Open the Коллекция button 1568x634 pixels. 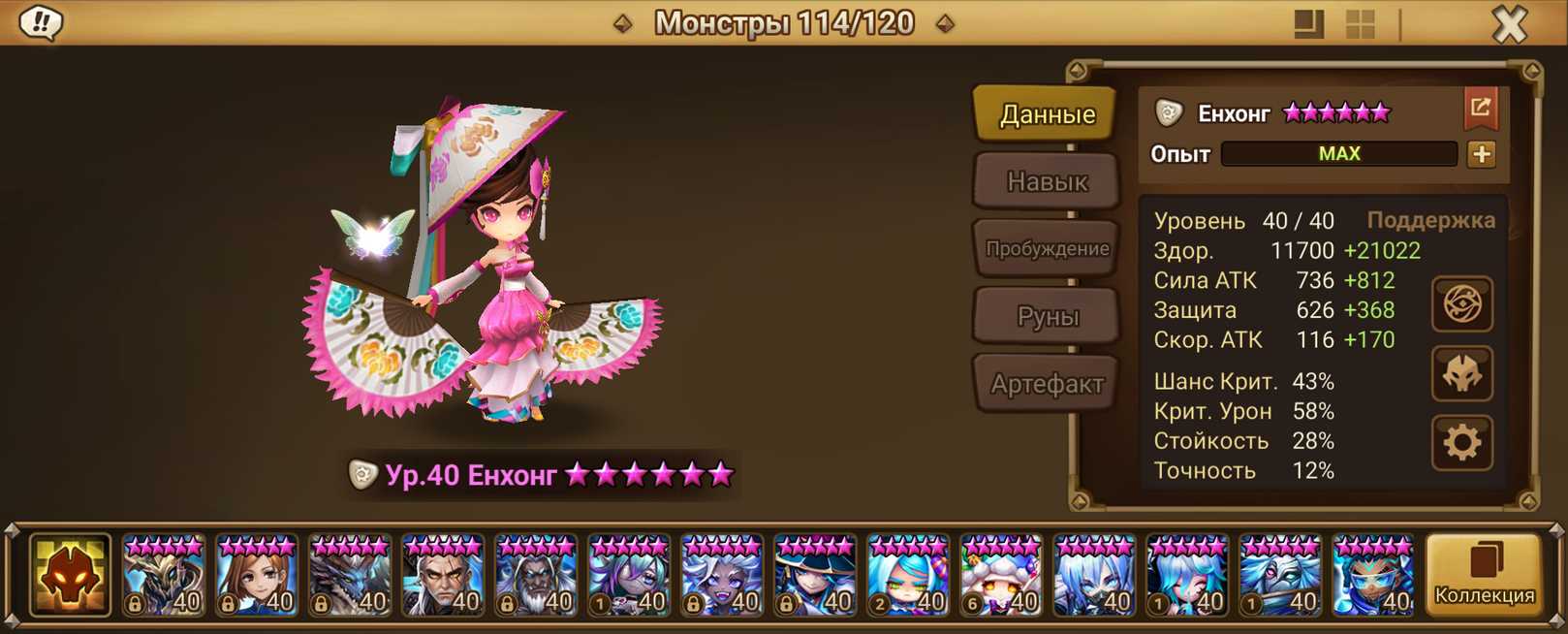(1484, 575)
